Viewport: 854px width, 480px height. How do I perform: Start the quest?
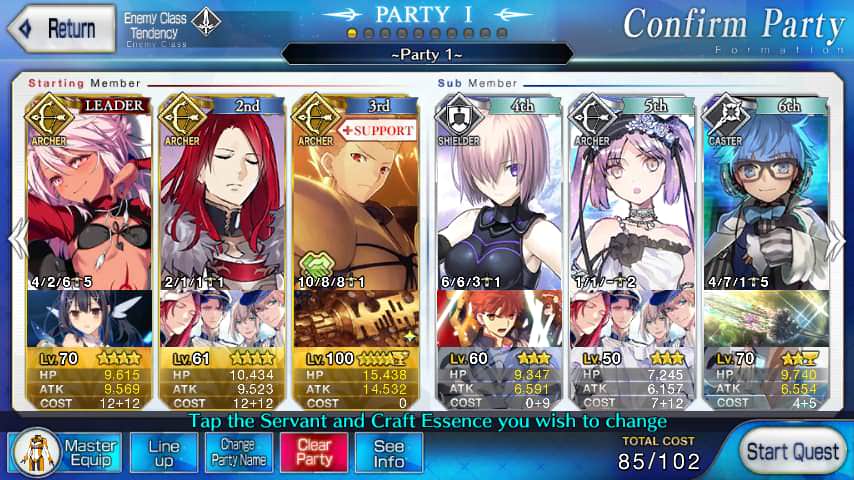coord(794,451)
